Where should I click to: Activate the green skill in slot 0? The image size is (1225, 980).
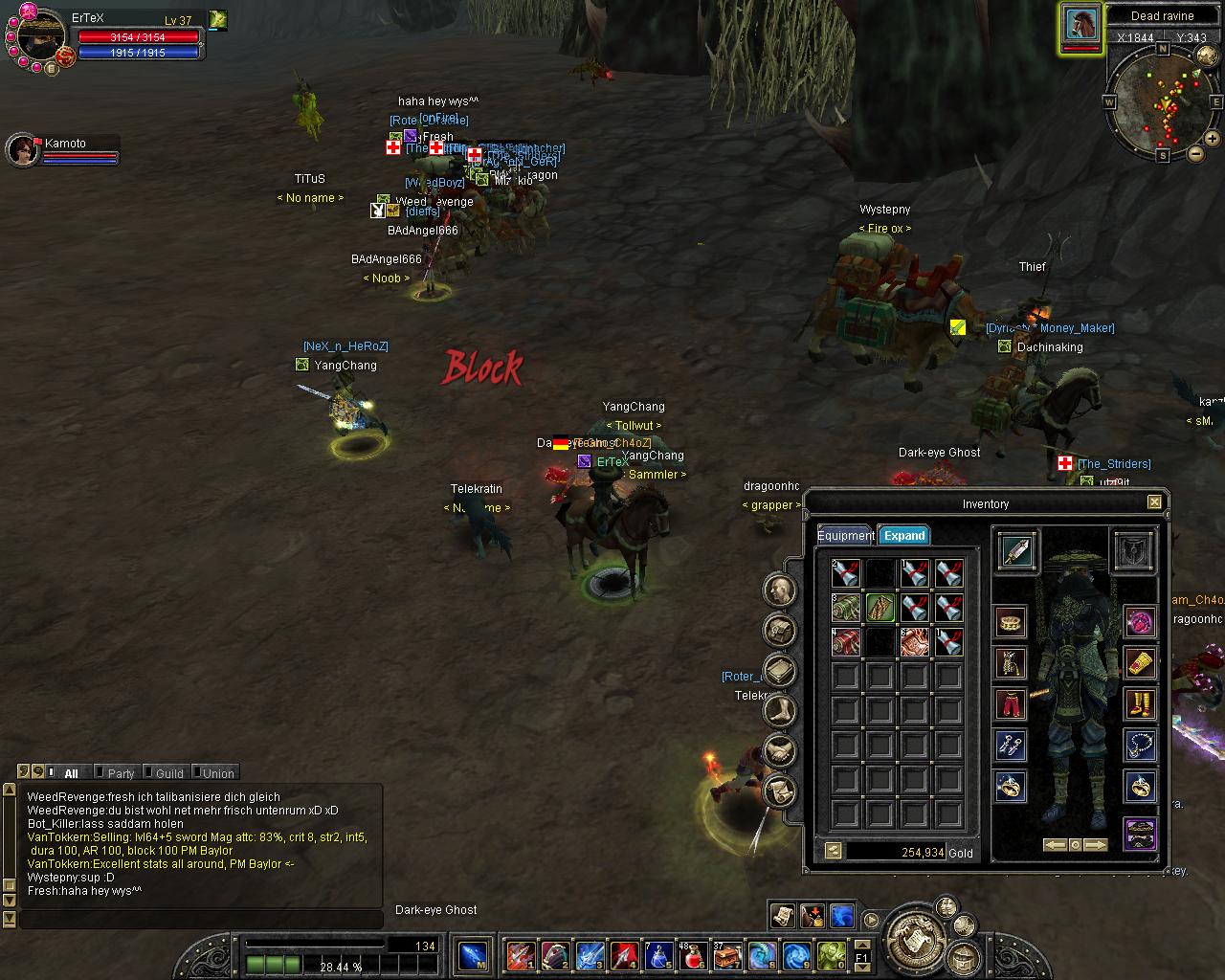click(831, 955)
